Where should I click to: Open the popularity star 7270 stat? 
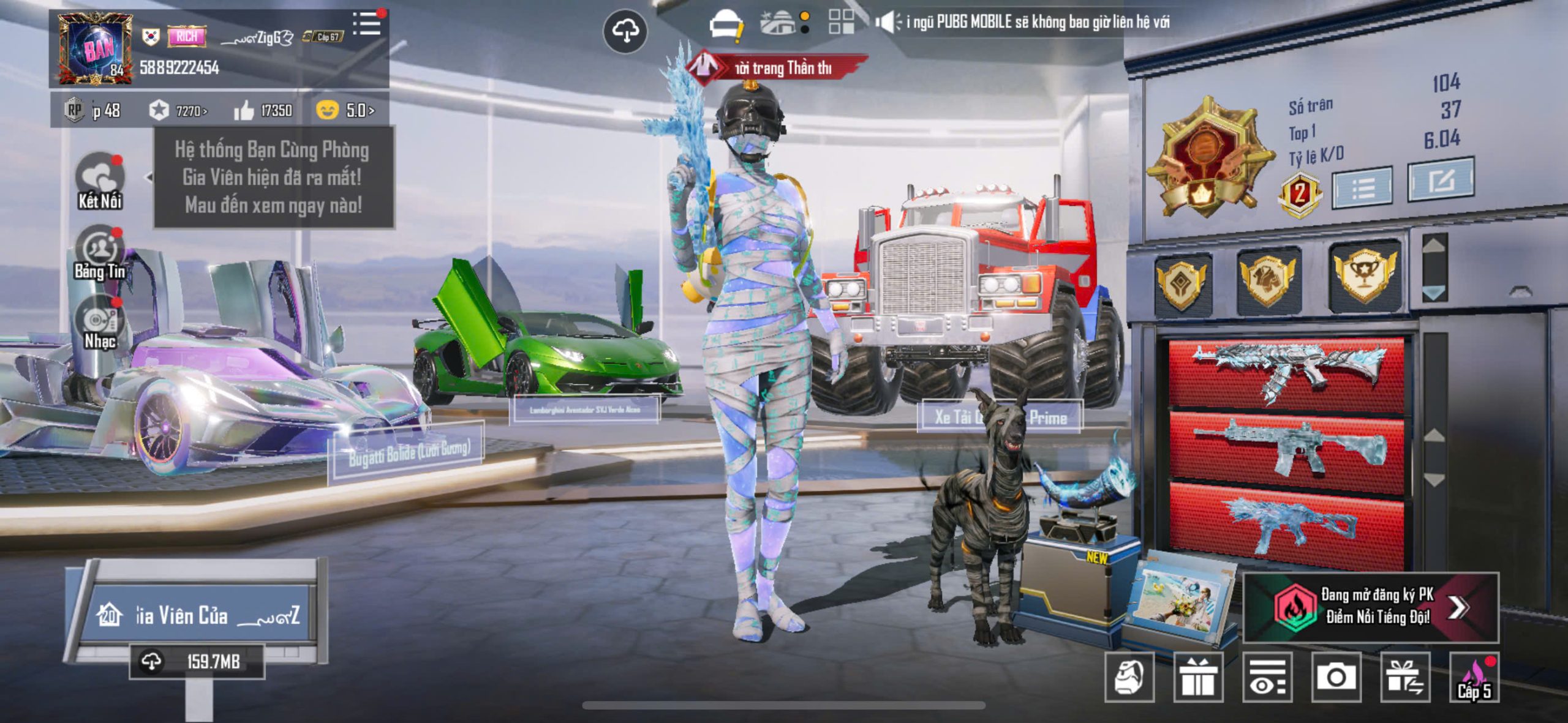(179, 111)
